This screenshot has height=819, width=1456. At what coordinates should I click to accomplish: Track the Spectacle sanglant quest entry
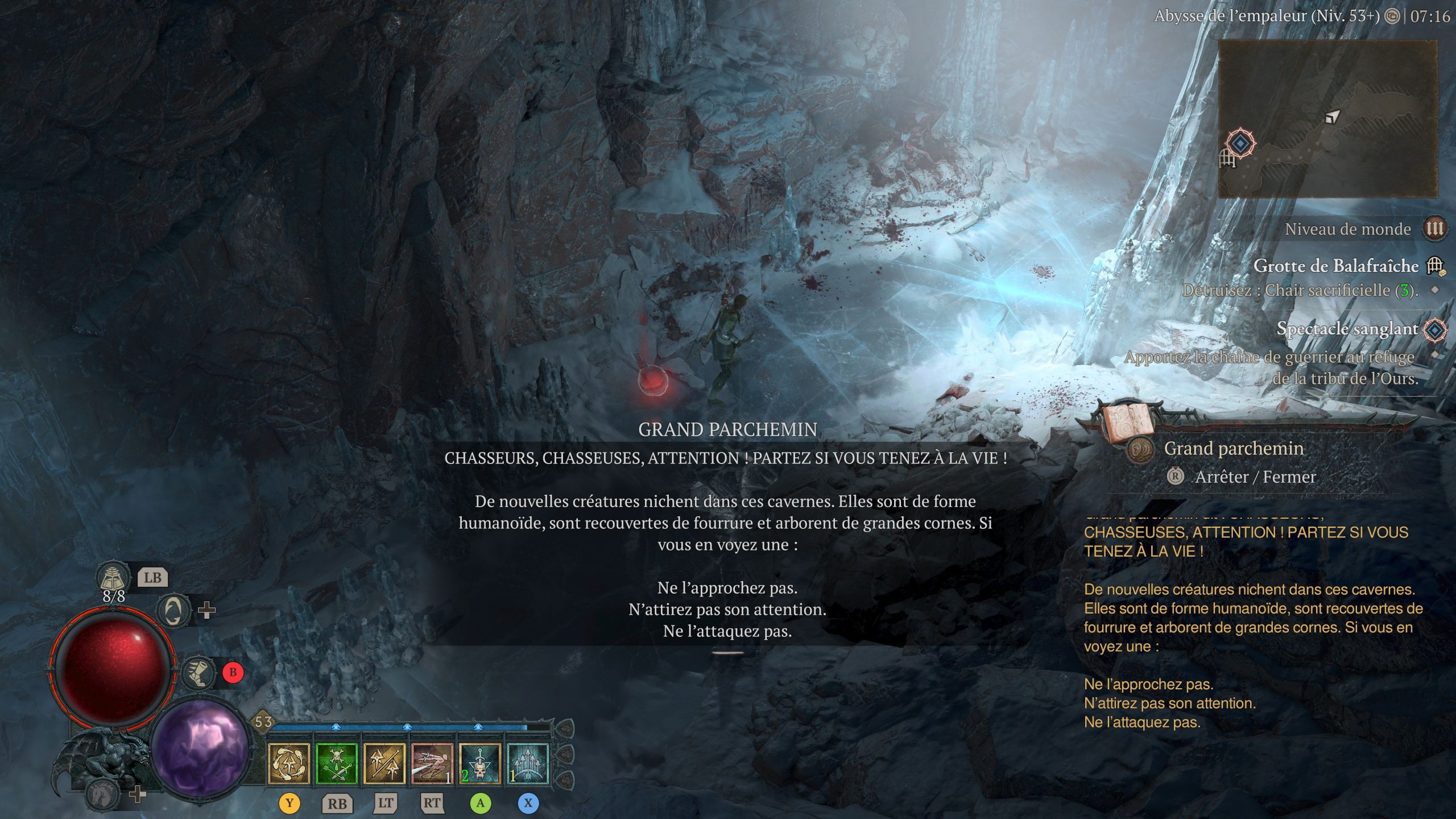point(1347,329)
